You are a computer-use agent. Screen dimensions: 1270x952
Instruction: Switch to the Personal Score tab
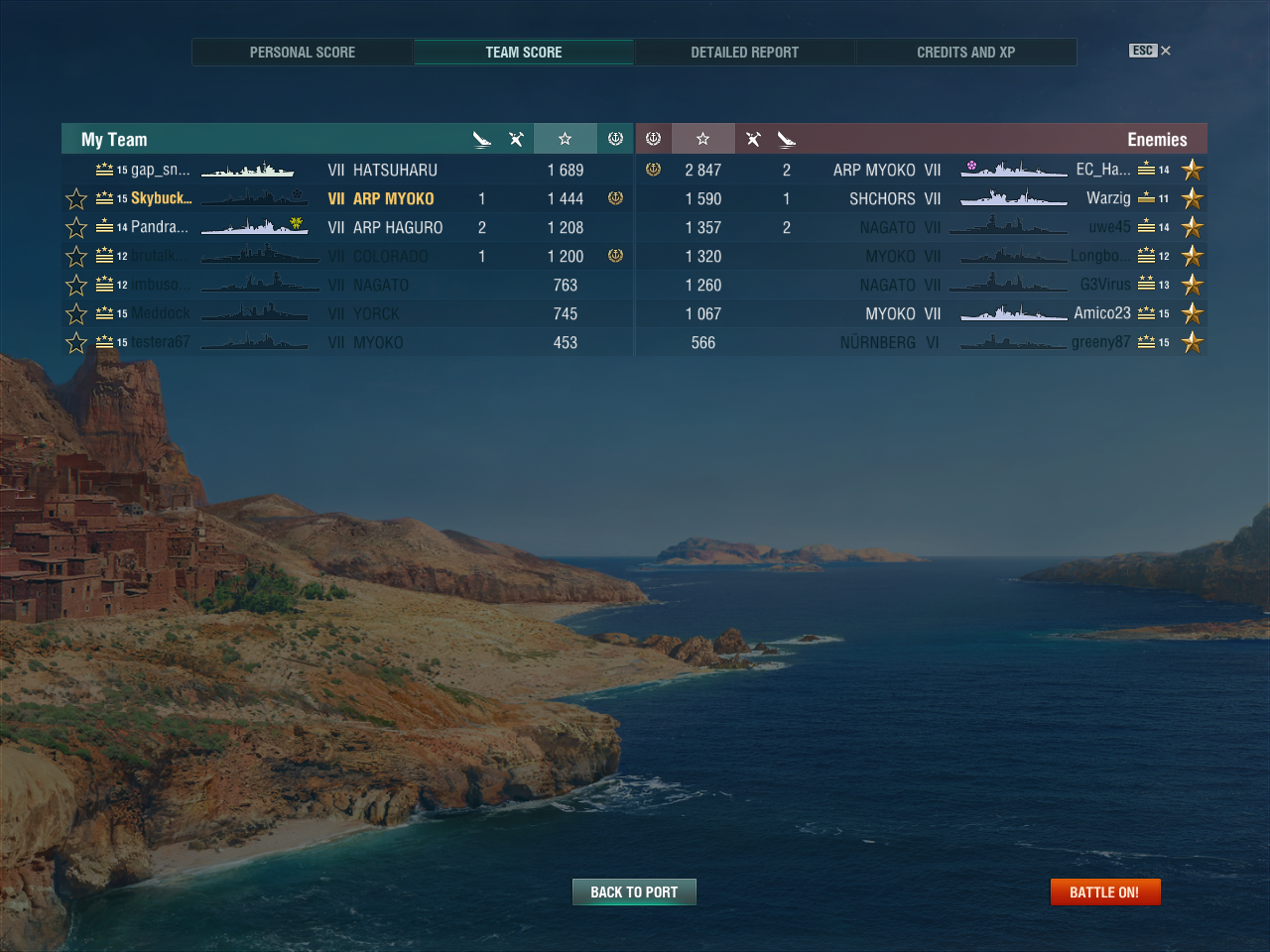point(302,53)
